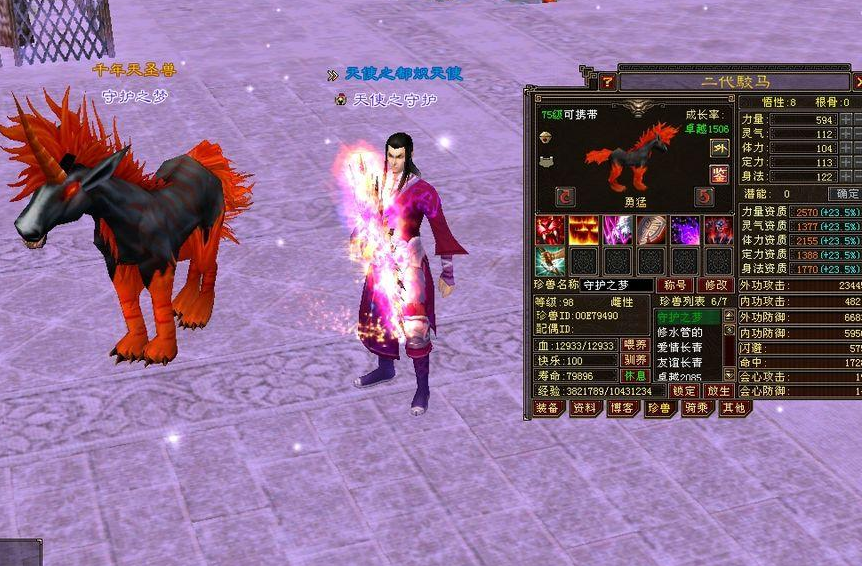Confirm potential points with 确定
The width and height of the screenshot is (862, 566).
(848, 193)
